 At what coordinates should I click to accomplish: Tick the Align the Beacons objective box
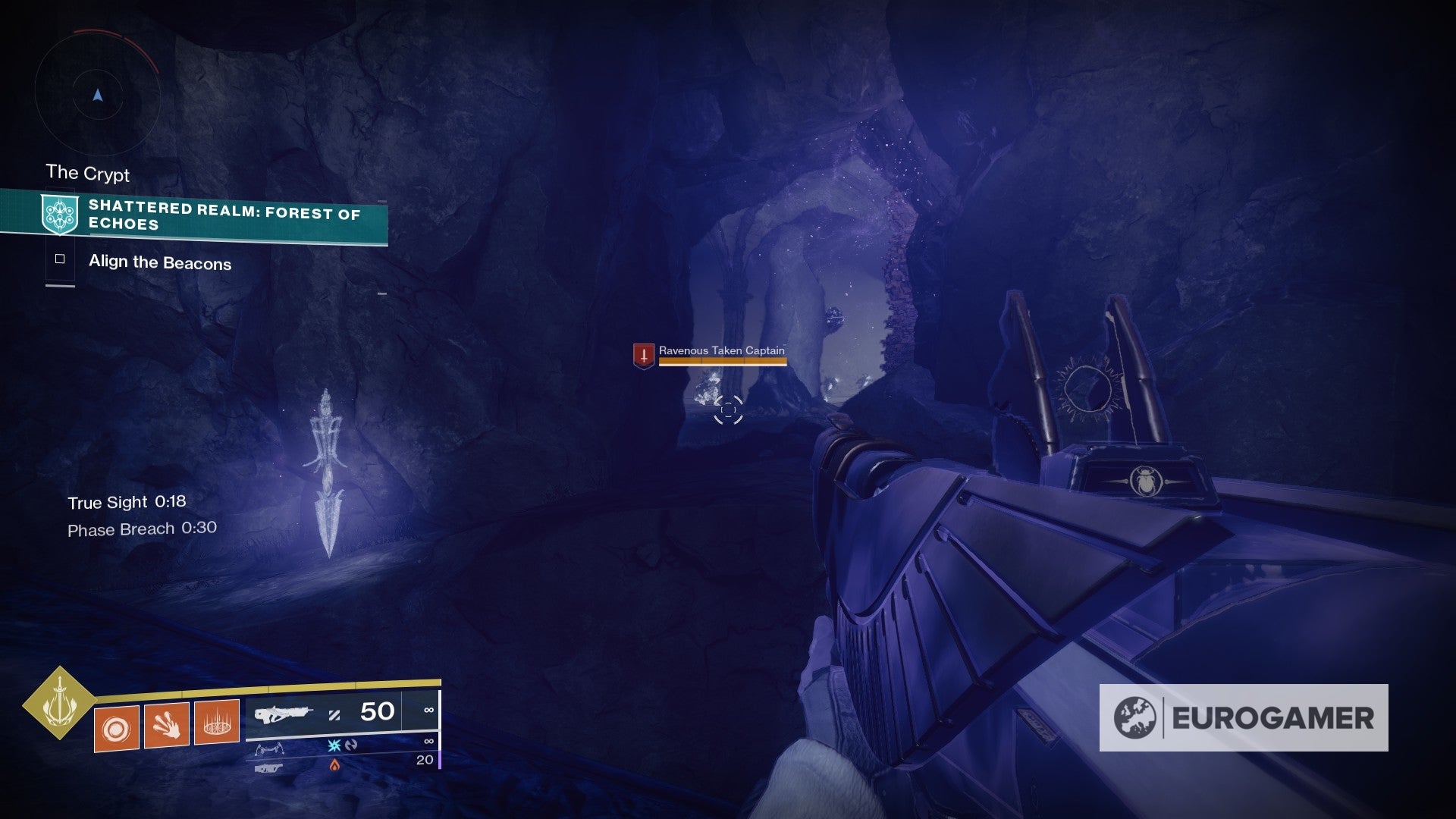[60, 259]
